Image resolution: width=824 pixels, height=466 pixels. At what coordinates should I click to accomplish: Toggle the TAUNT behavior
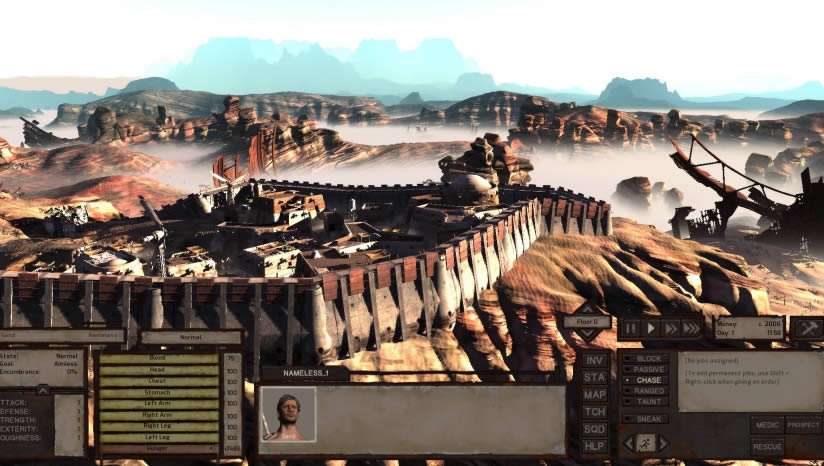[648, 402]
